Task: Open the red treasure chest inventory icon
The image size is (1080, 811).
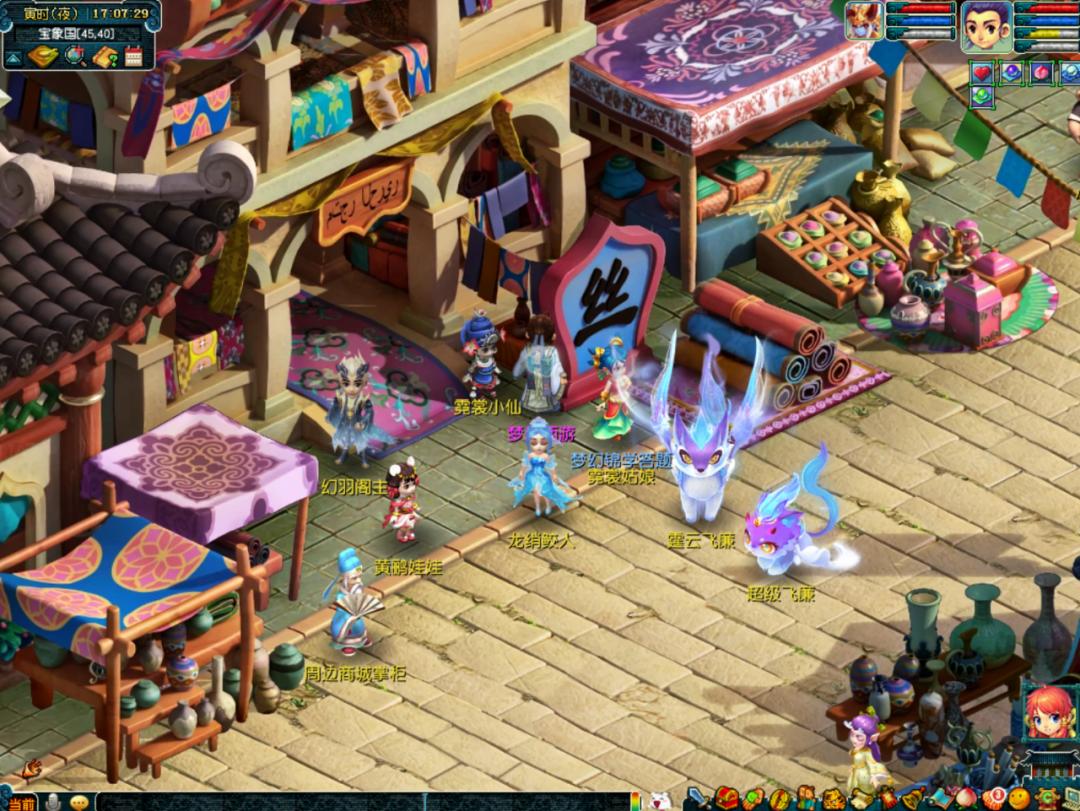Action: click(726, 798)
